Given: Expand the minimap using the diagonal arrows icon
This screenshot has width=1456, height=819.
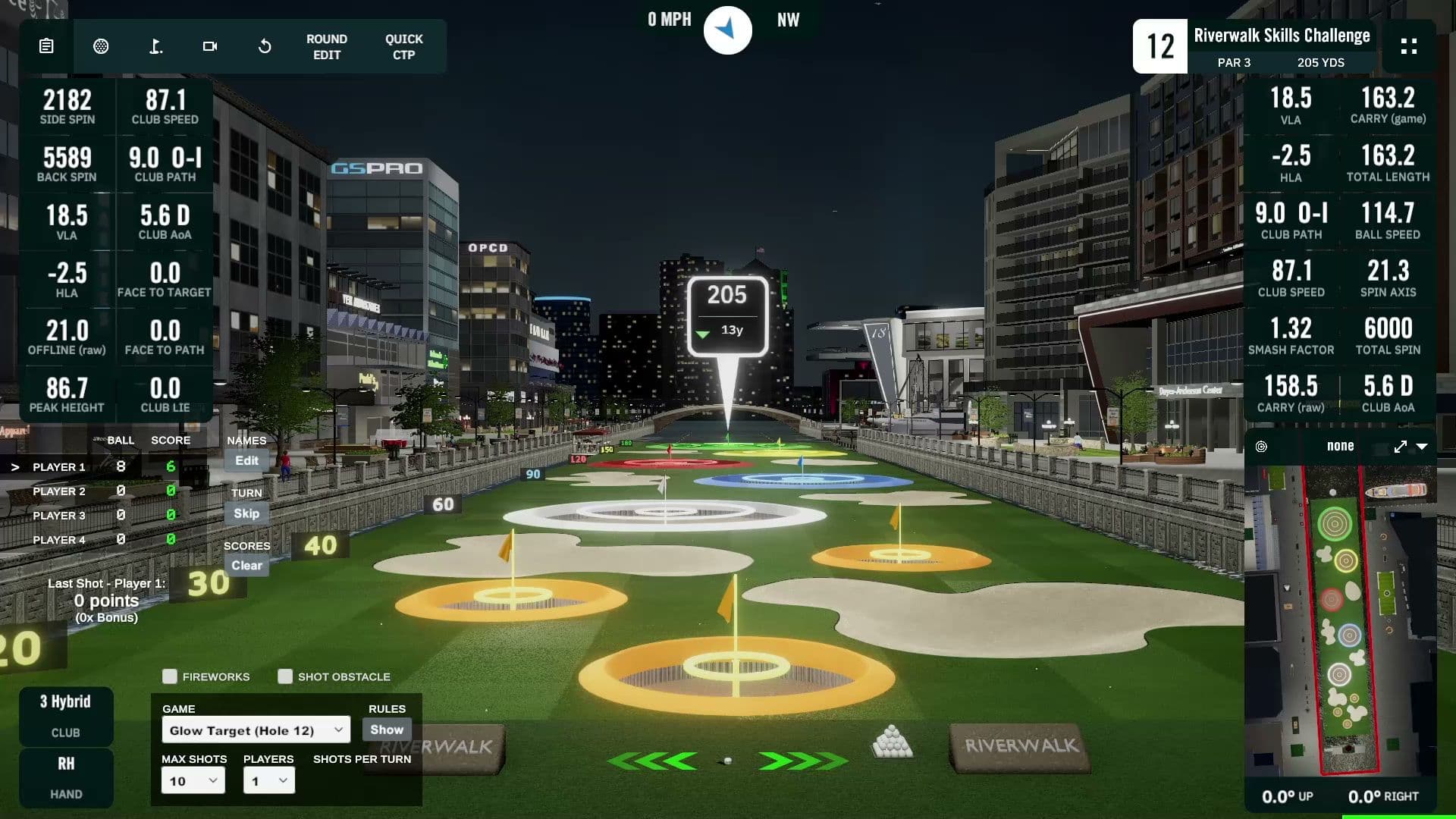Looking at the screenshot, I should 1400,447.
